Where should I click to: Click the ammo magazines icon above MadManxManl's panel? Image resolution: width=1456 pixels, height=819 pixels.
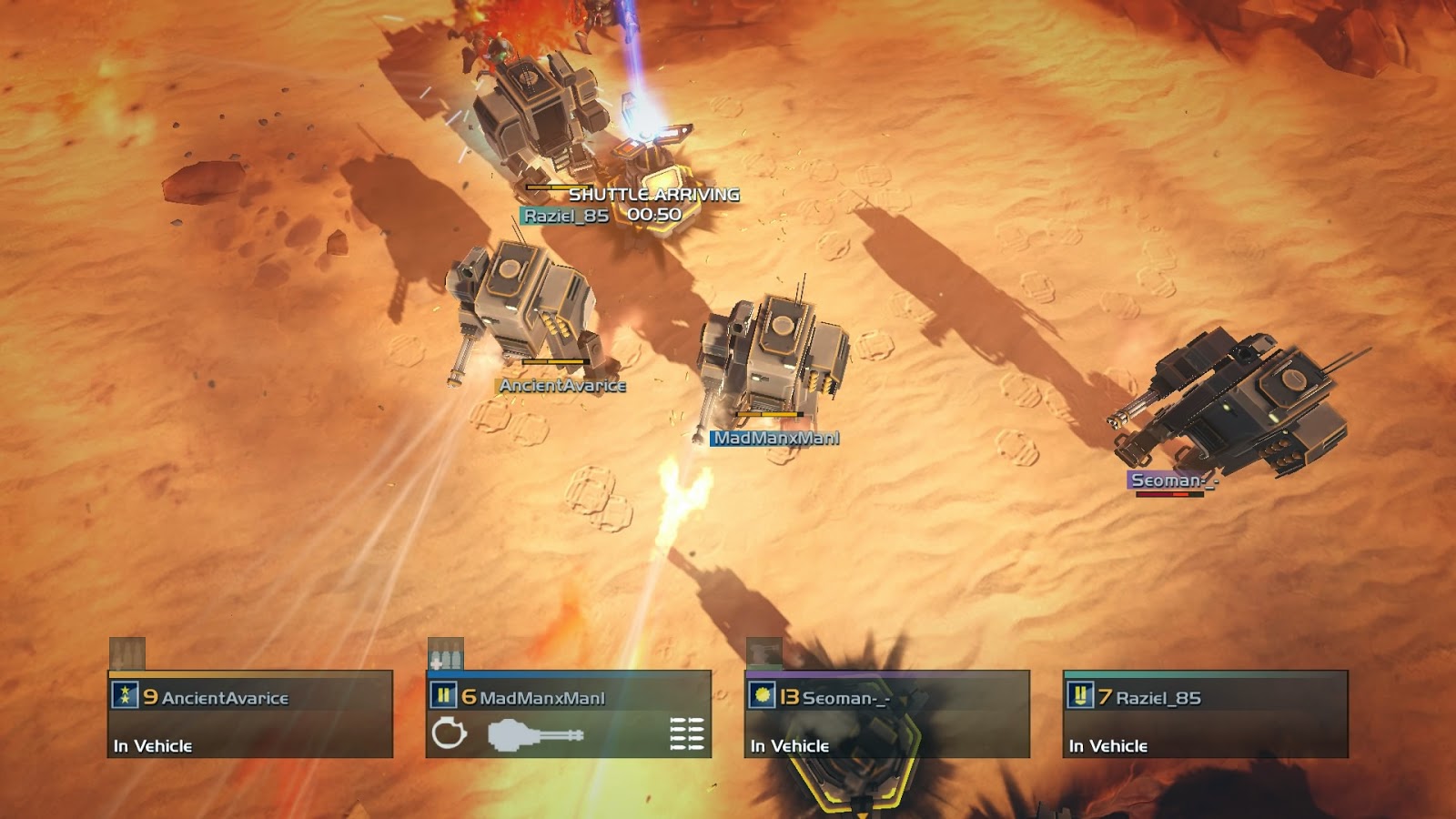coord(446,654)
